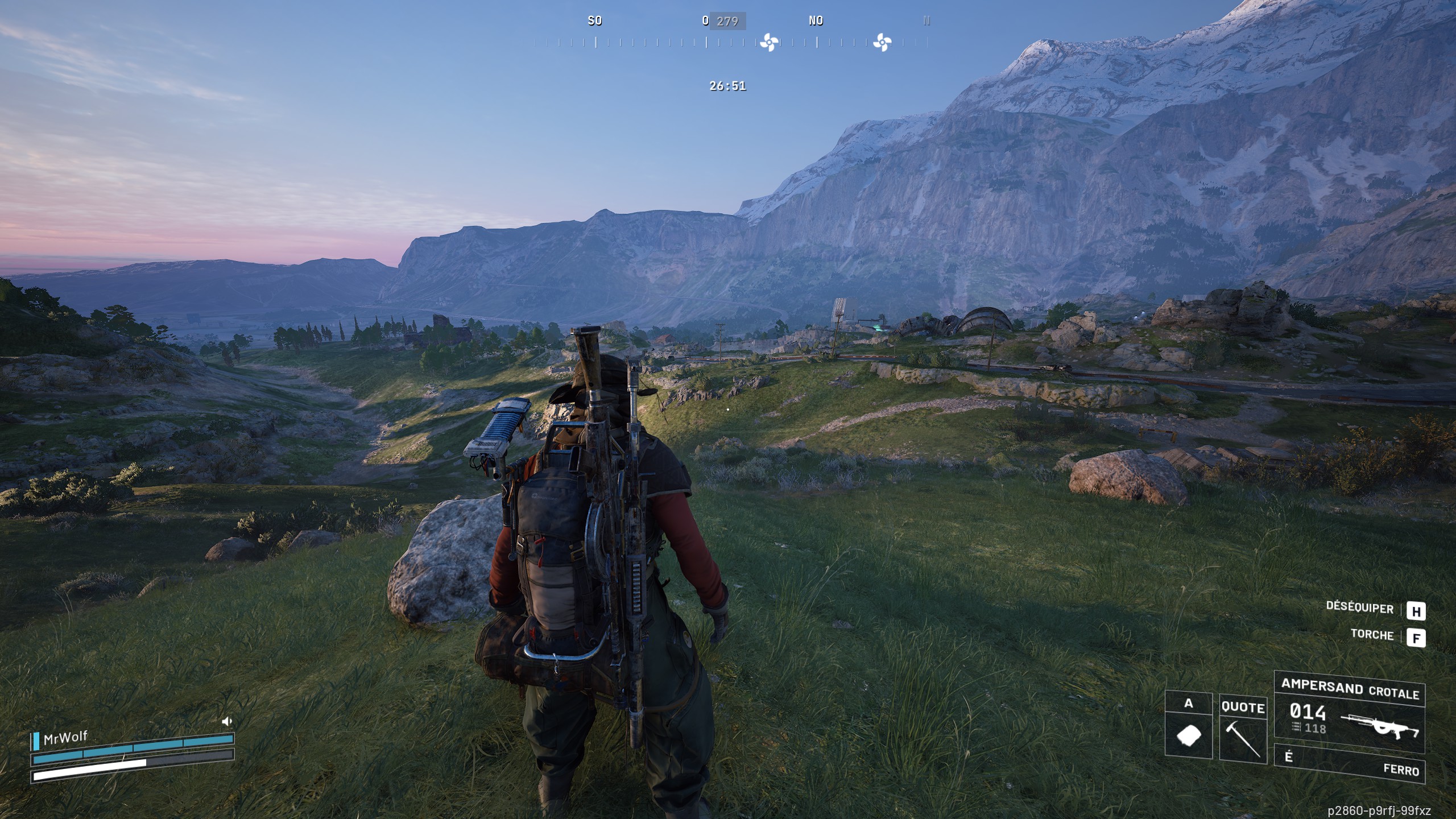
Task: Click the speaker icon above MrWolf's bars
Action: point(227,722)
